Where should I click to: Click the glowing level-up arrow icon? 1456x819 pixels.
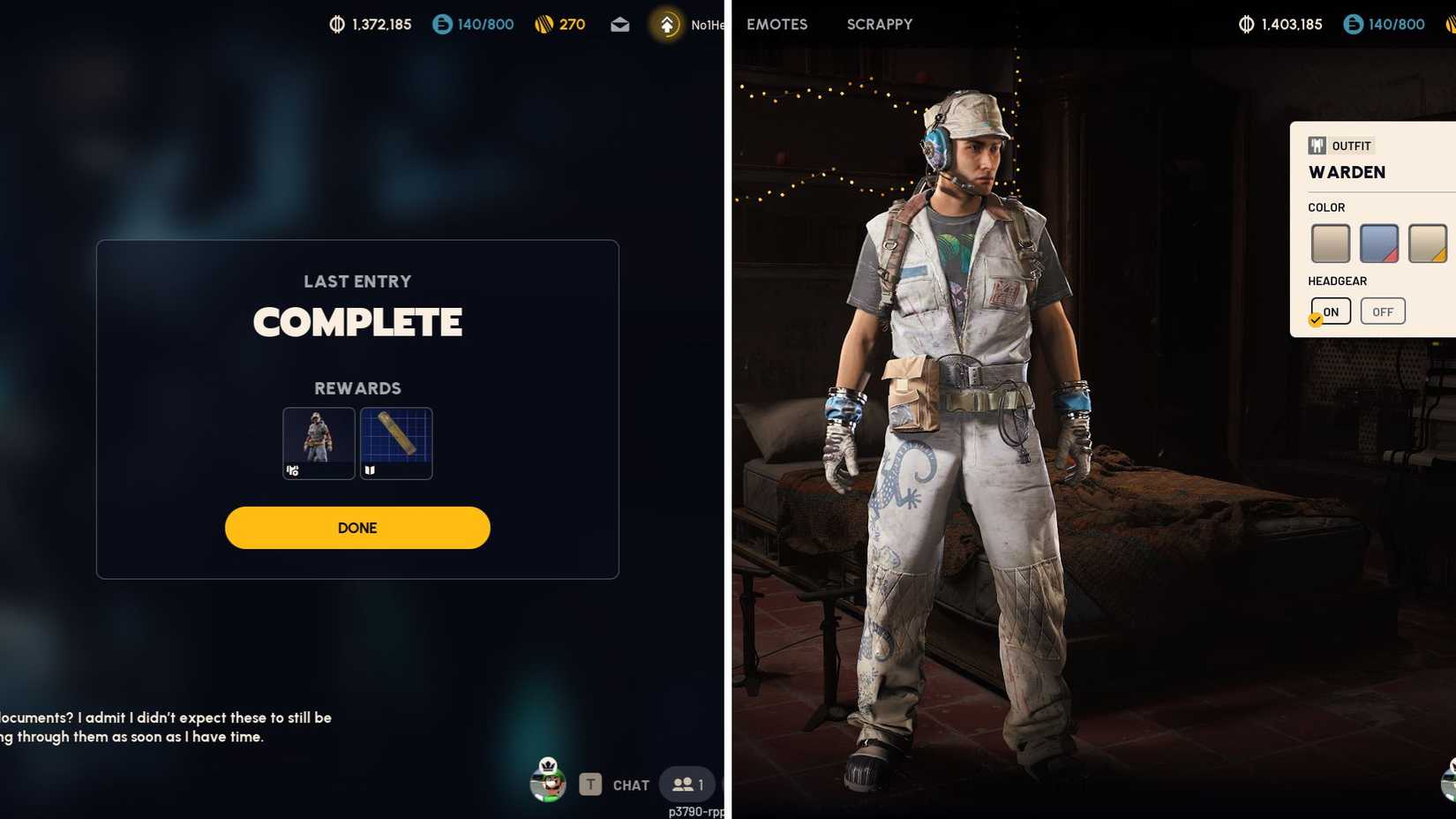(666, 25)
